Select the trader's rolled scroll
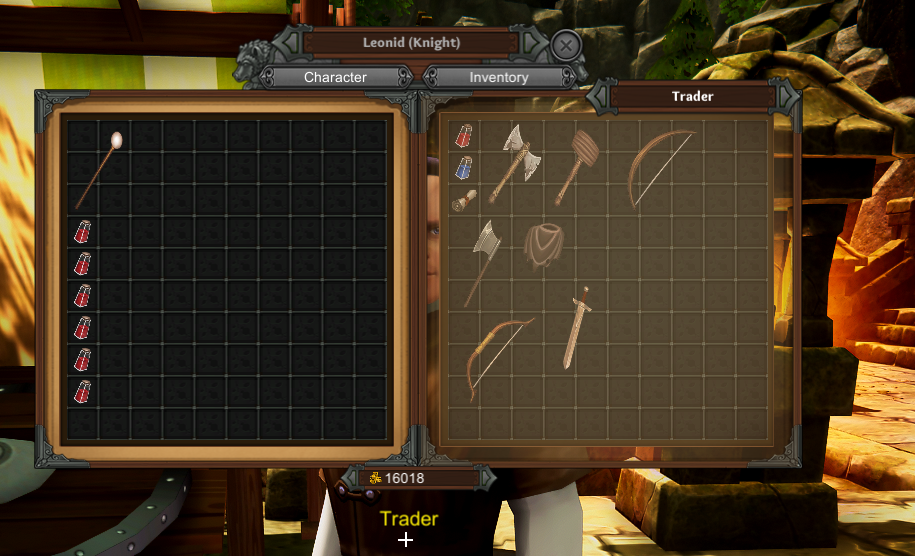 coord(463,200)
